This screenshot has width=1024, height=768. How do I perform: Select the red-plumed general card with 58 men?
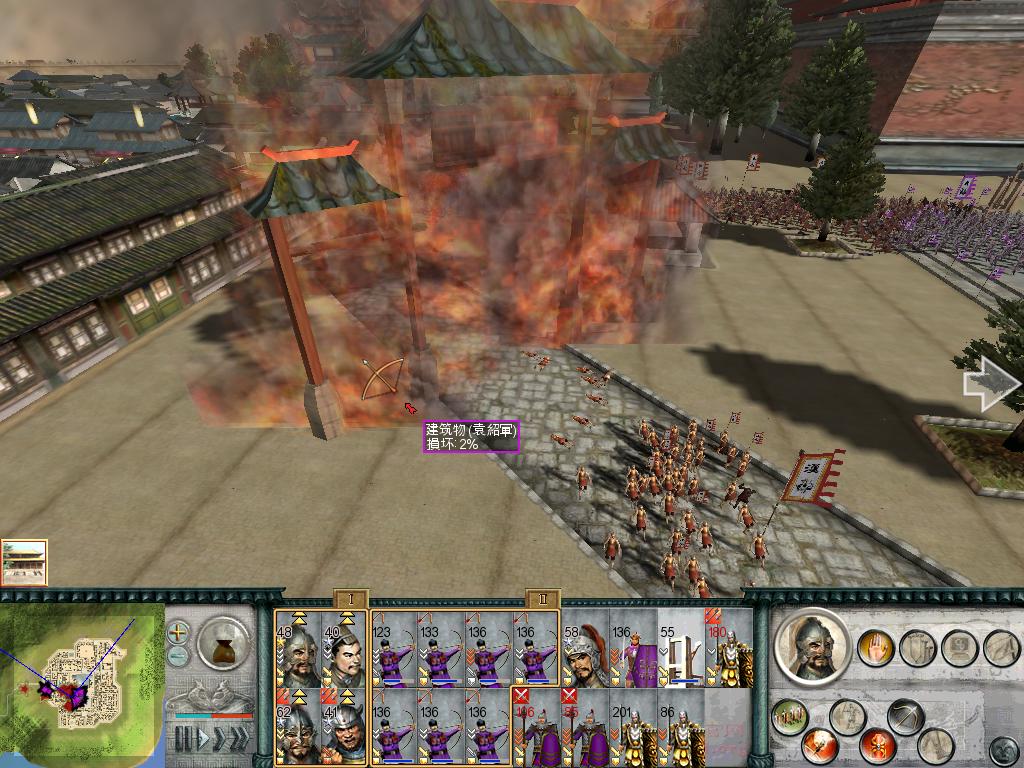click(x=585, y=649)
